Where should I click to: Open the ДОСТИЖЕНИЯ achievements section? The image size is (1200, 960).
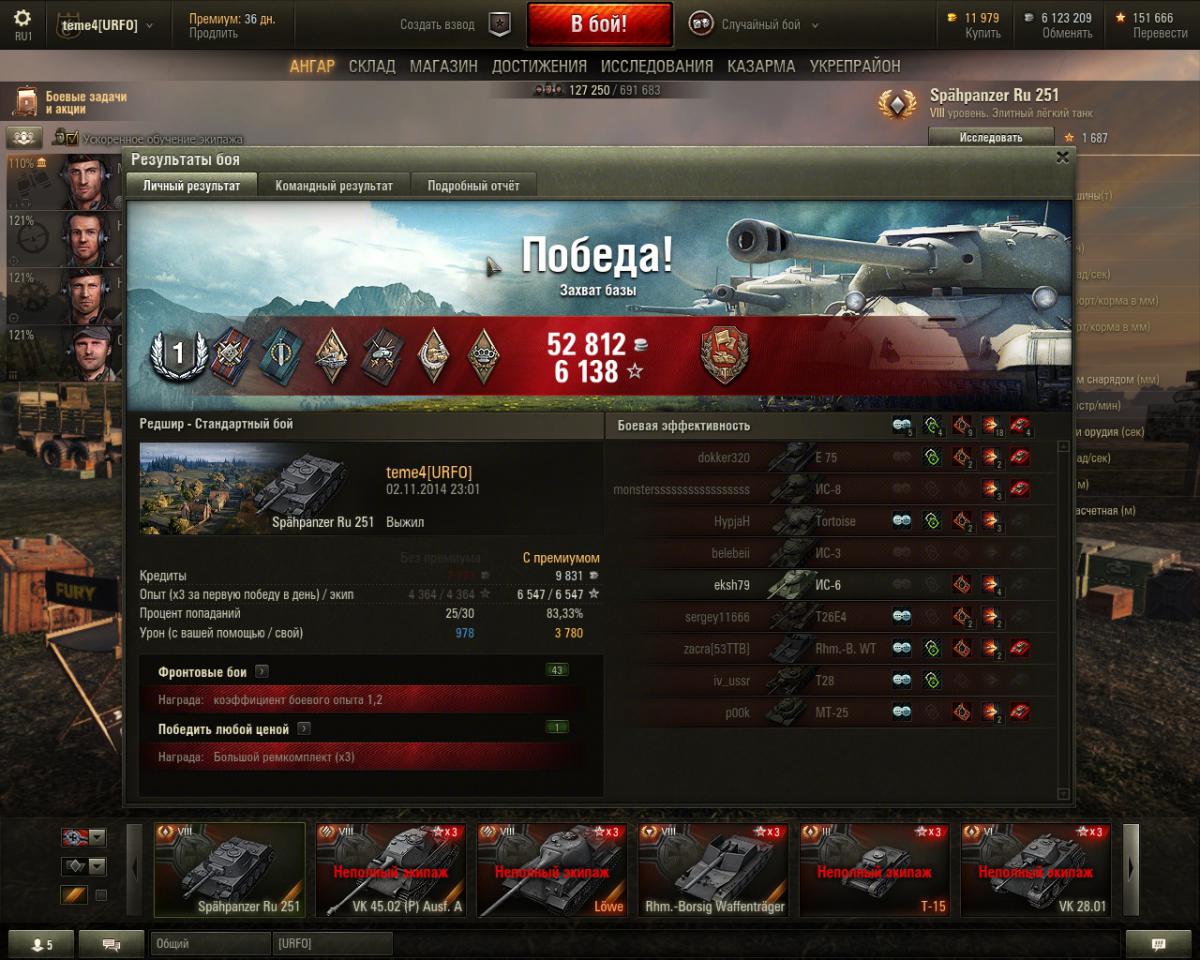pyautogui.click(x=539, y=66)
